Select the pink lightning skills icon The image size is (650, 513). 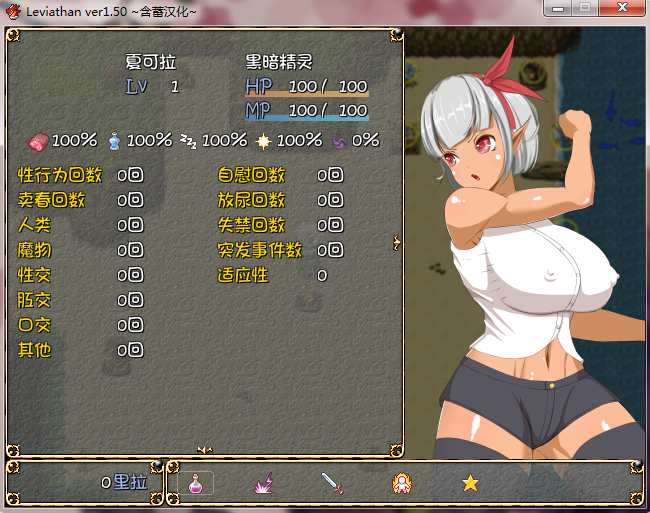click(263, 484)
